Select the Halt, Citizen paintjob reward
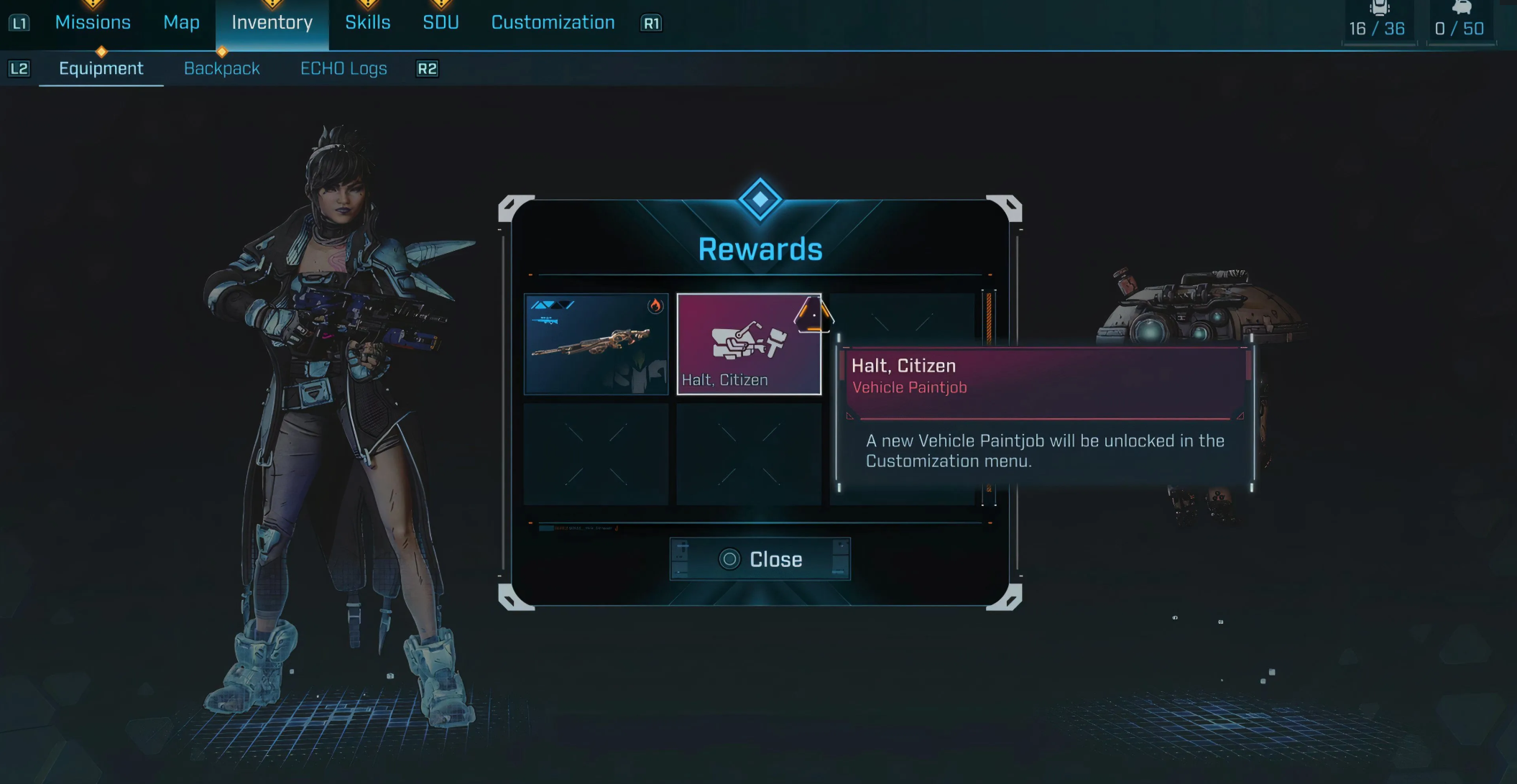The image size is (1517, 784). click(749, 344)
